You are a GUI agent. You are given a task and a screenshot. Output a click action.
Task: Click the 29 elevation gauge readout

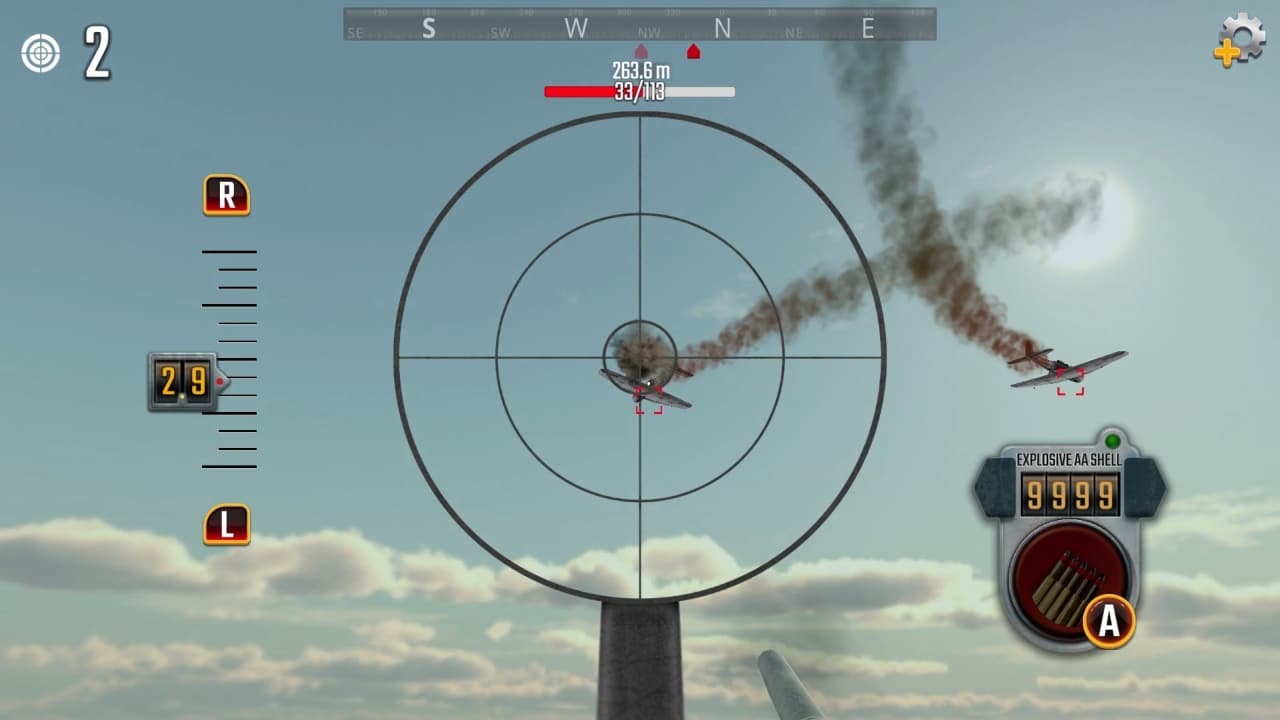tap(183, 381)
